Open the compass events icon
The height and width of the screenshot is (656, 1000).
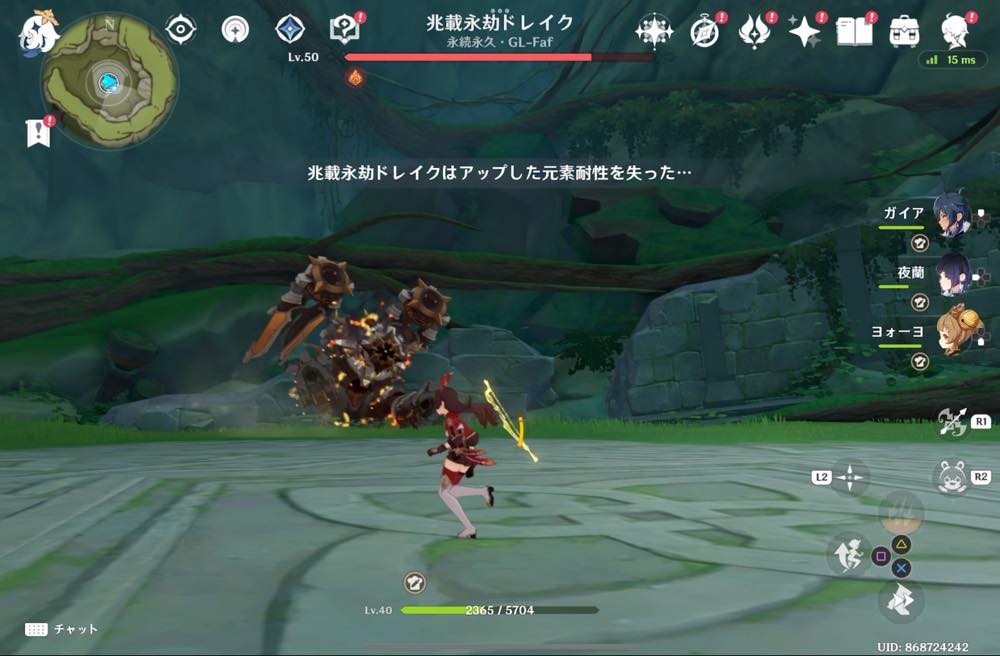[705, 32]
